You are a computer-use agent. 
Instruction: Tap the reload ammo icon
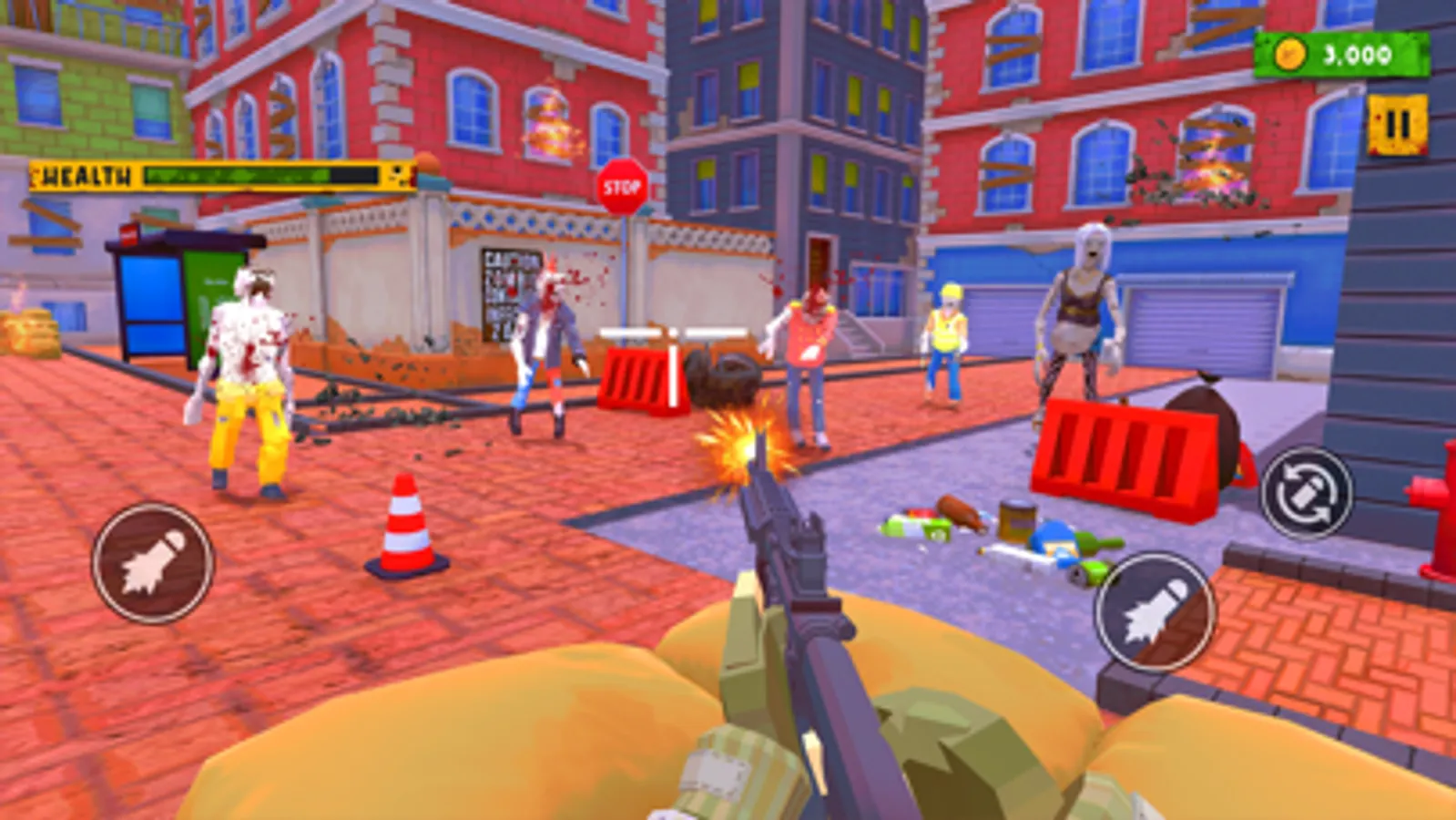point(1308,493)
